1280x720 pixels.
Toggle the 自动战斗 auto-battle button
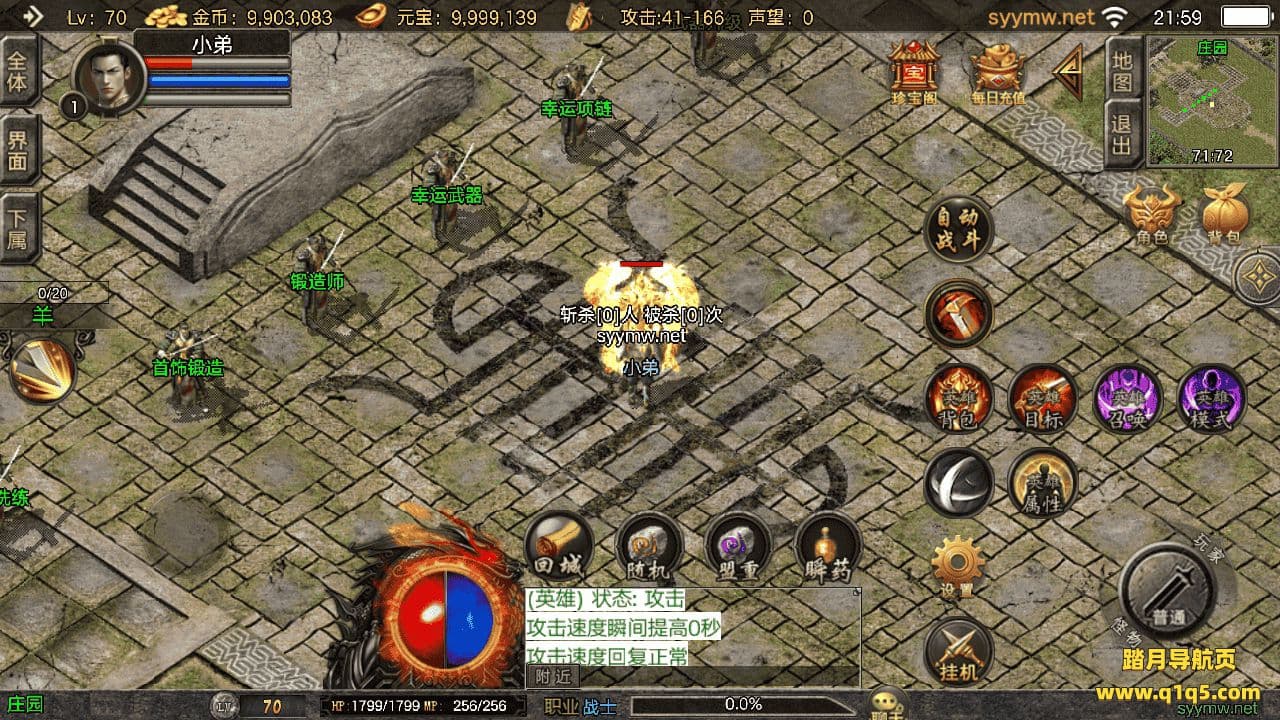click(x=958, y=231)
